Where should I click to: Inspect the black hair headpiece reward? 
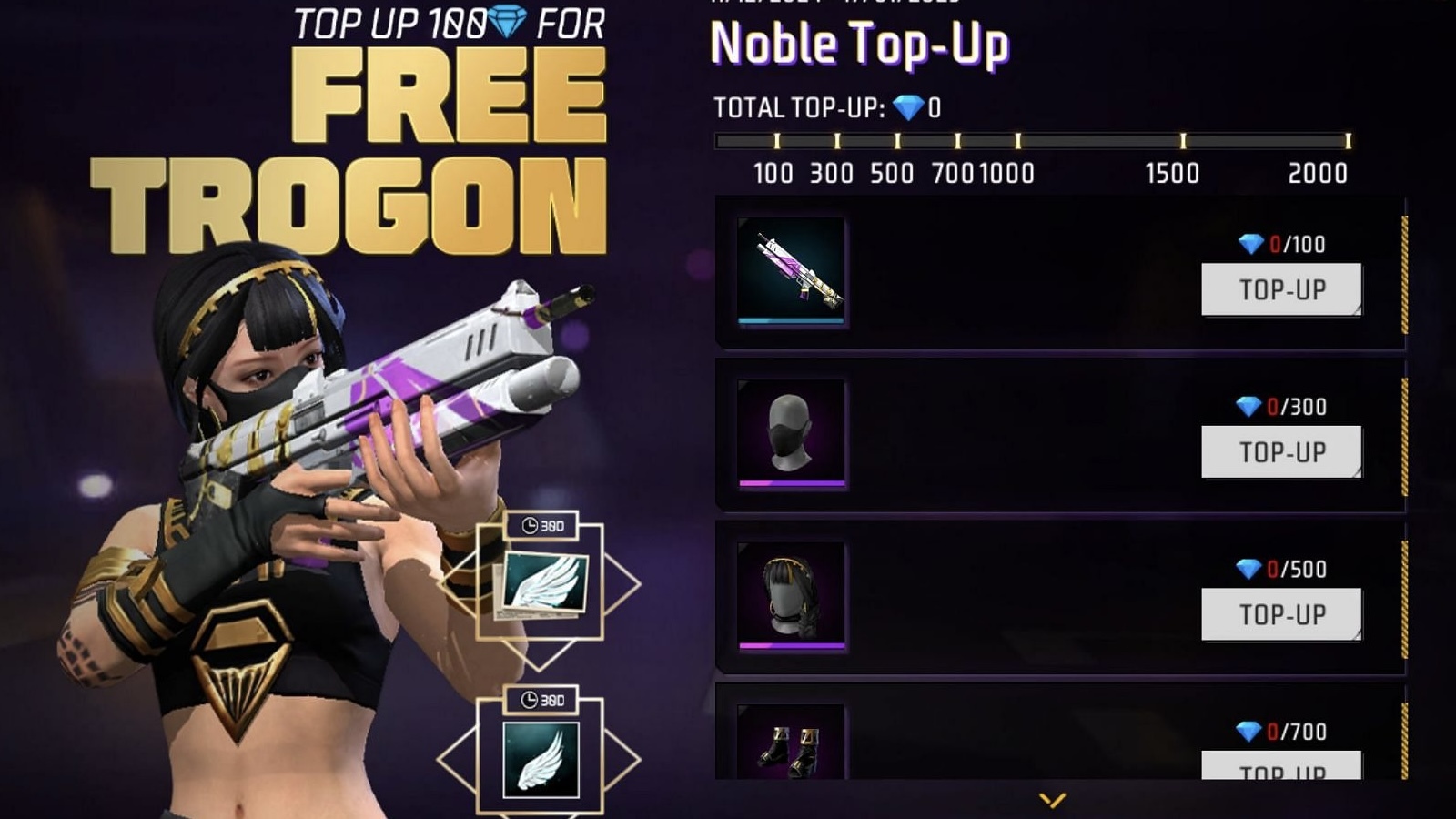(x=792, y=596)
